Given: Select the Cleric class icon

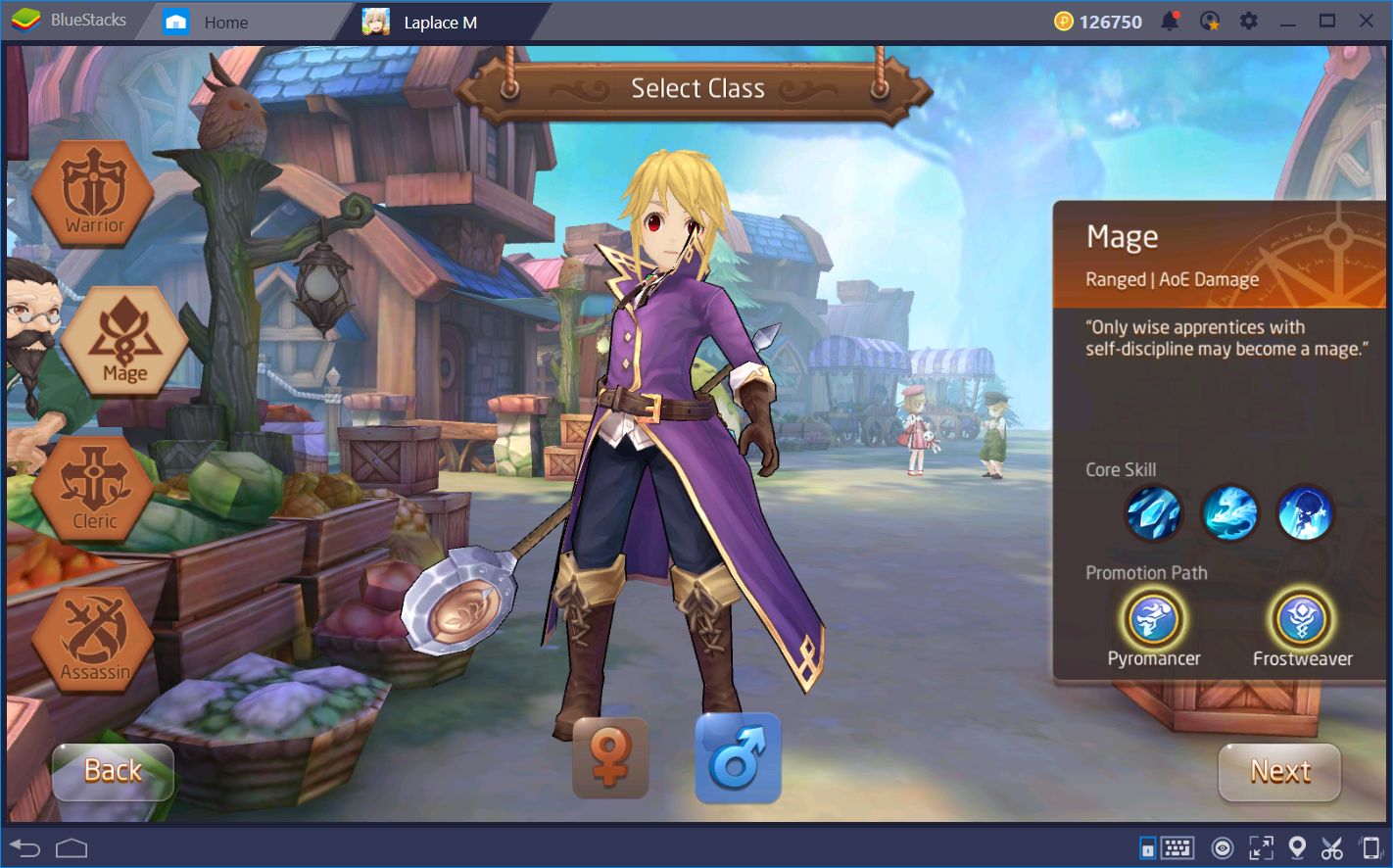Looking at the screenshot, I should [93, 488].
